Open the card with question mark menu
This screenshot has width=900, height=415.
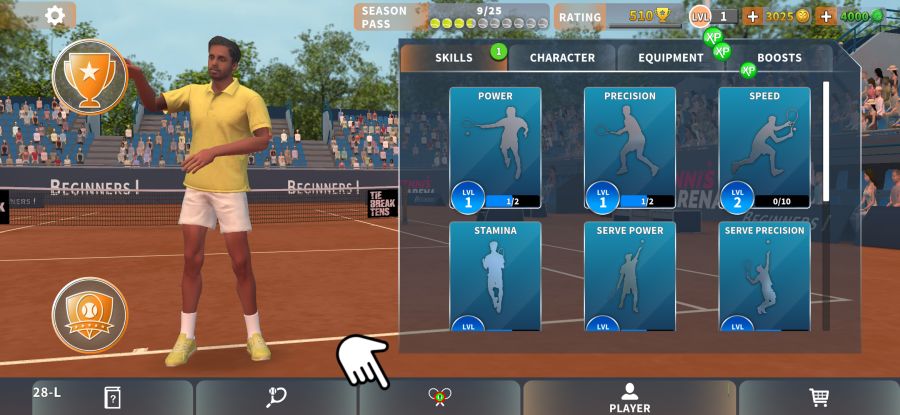pos(112,398)
